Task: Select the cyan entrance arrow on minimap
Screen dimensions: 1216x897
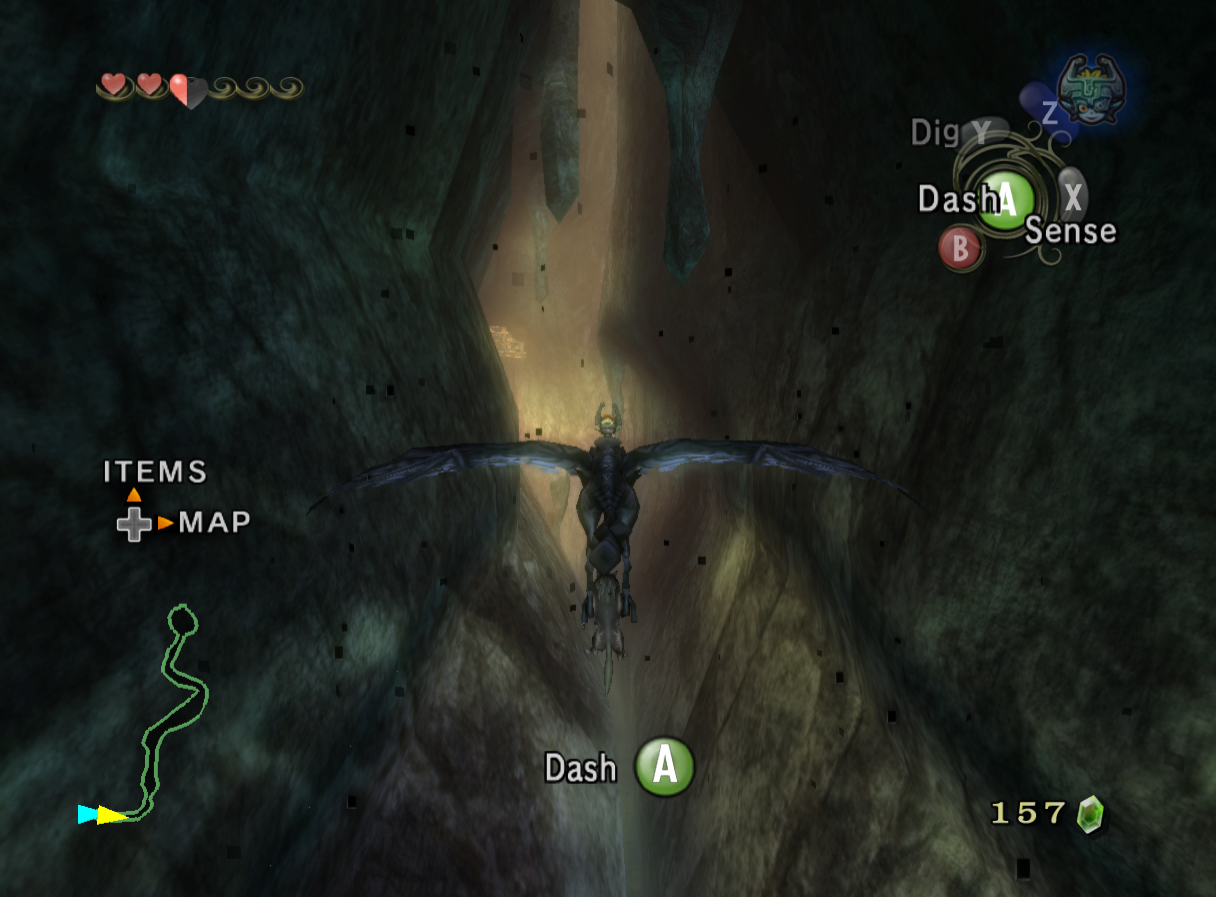Action: pyautogui.click(x=88, y=814)
